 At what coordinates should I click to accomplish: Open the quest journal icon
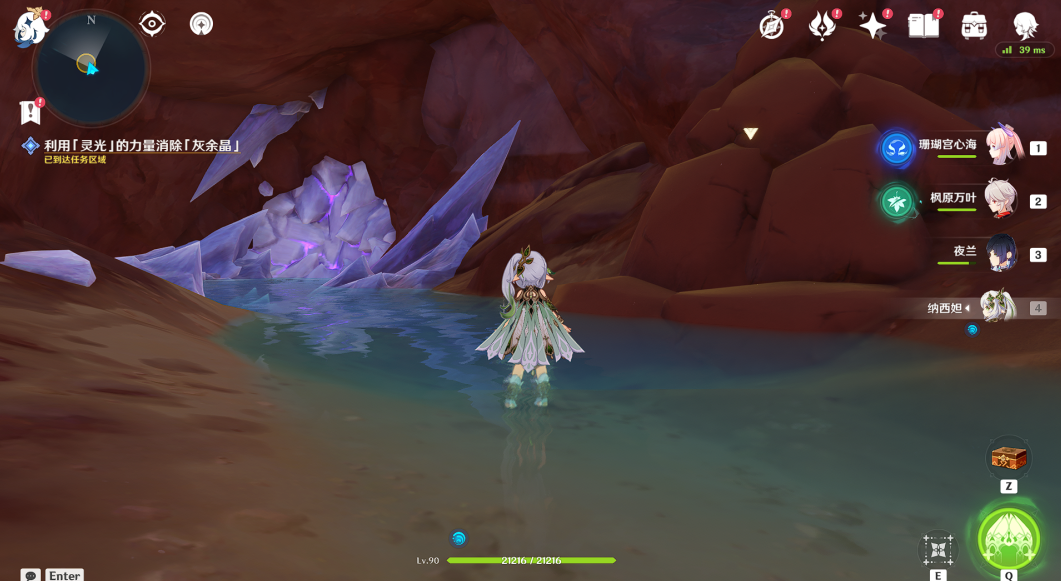(x=30, y=112)
